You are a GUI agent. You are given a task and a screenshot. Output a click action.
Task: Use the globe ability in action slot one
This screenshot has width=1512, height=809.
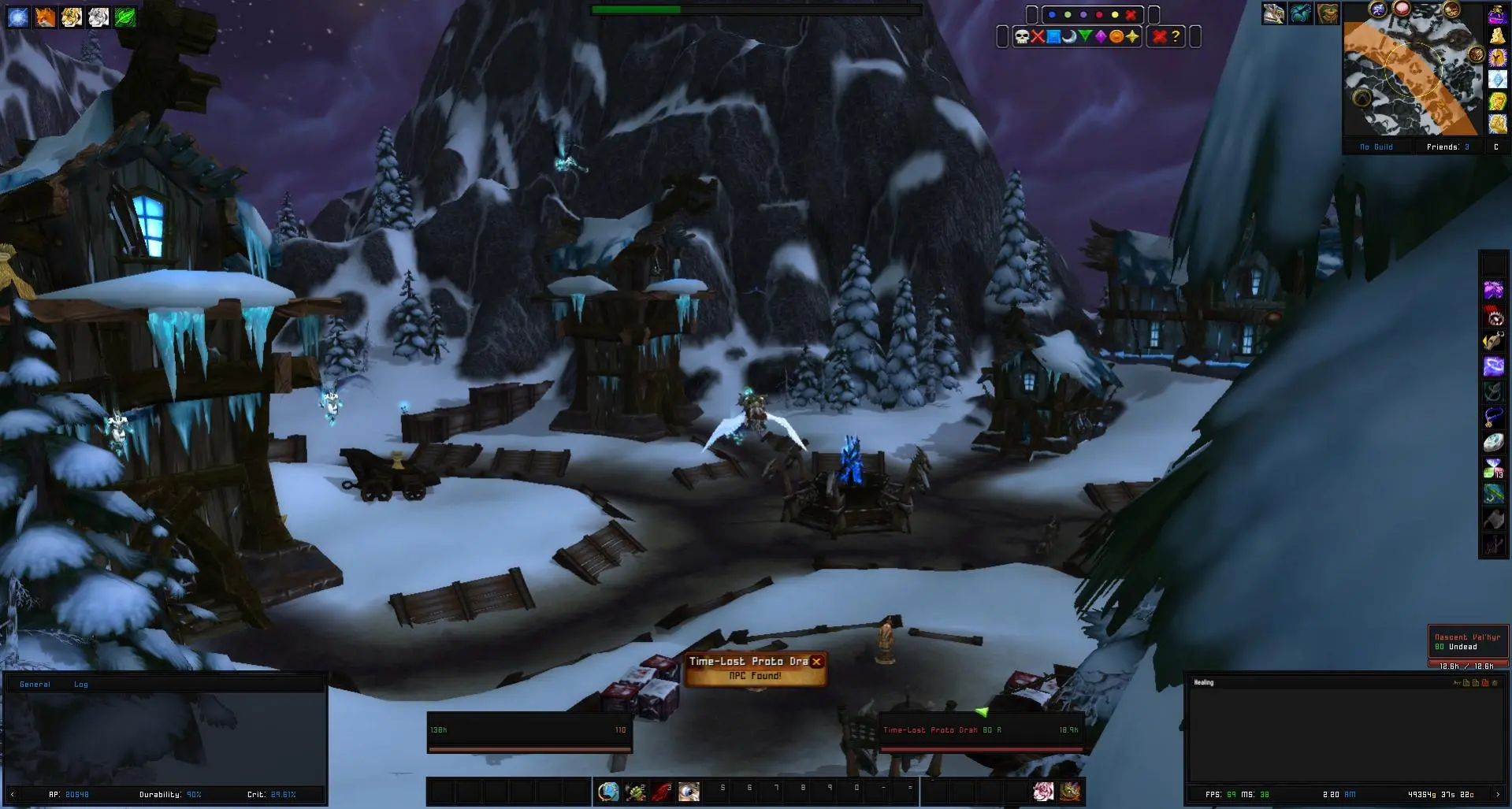pyautogui.click(x=608, y=791)
